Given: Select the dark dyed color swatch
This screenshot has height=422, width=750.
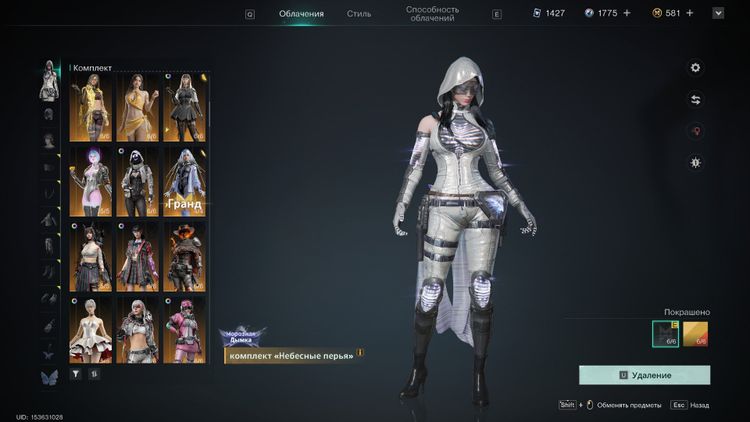Looking at the screenshot, I should (x=665, y=333).
